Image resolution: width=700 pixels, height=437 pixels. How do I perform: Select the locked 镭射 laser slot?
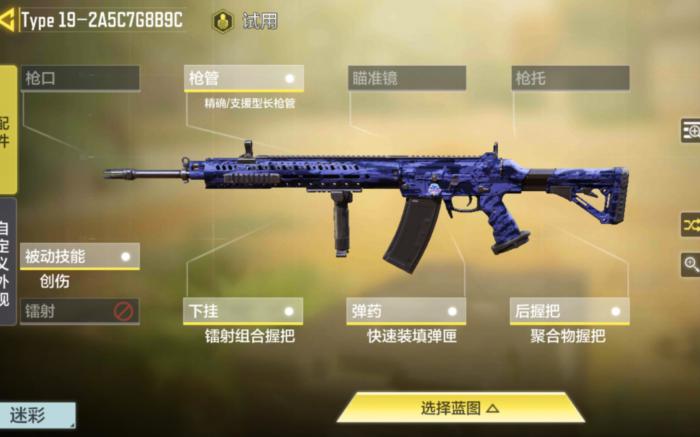point(80,311)
